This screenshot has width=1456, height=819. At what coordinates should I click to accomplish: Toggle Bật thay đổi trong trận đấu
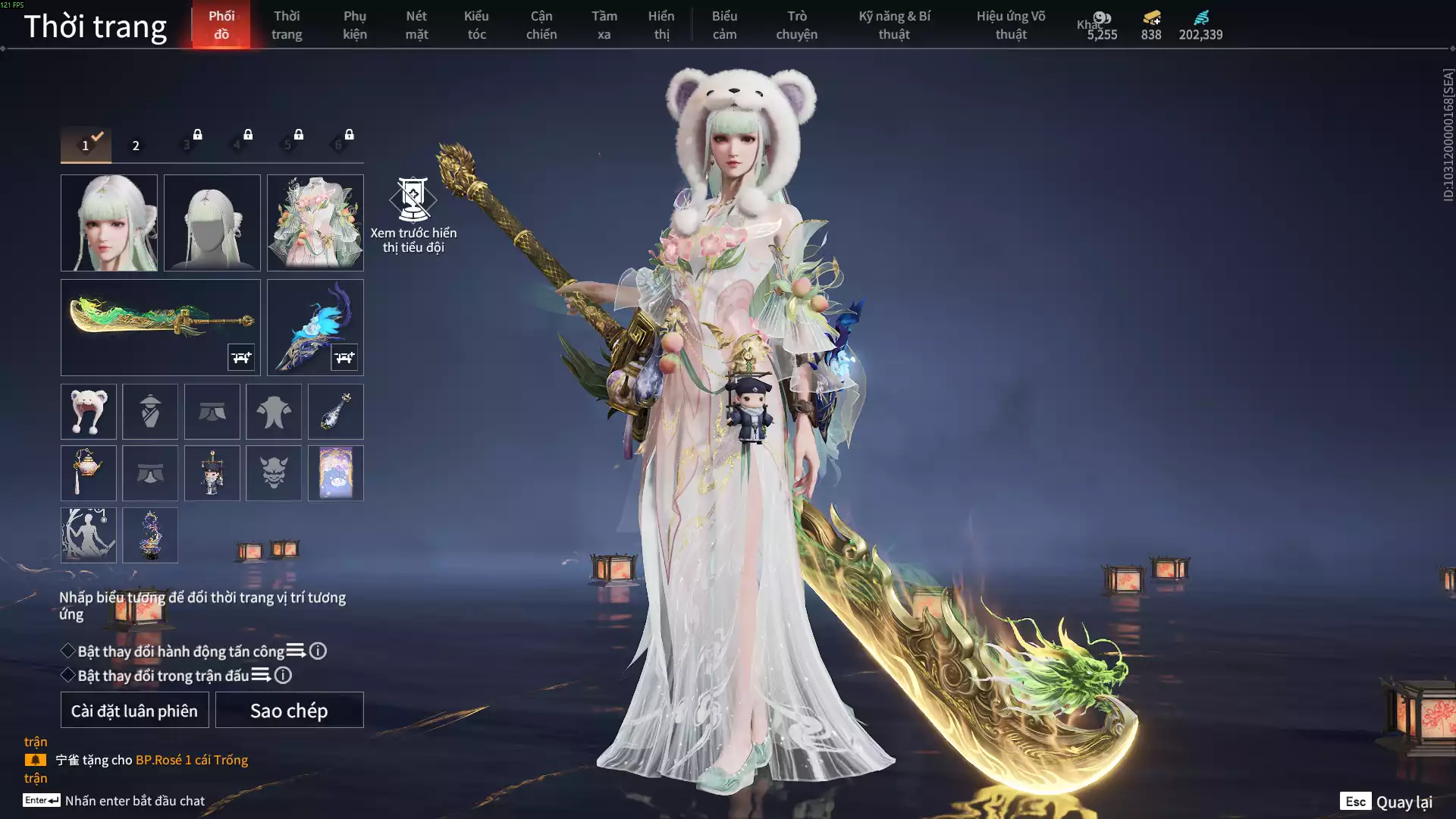click(x=68, y=675)
